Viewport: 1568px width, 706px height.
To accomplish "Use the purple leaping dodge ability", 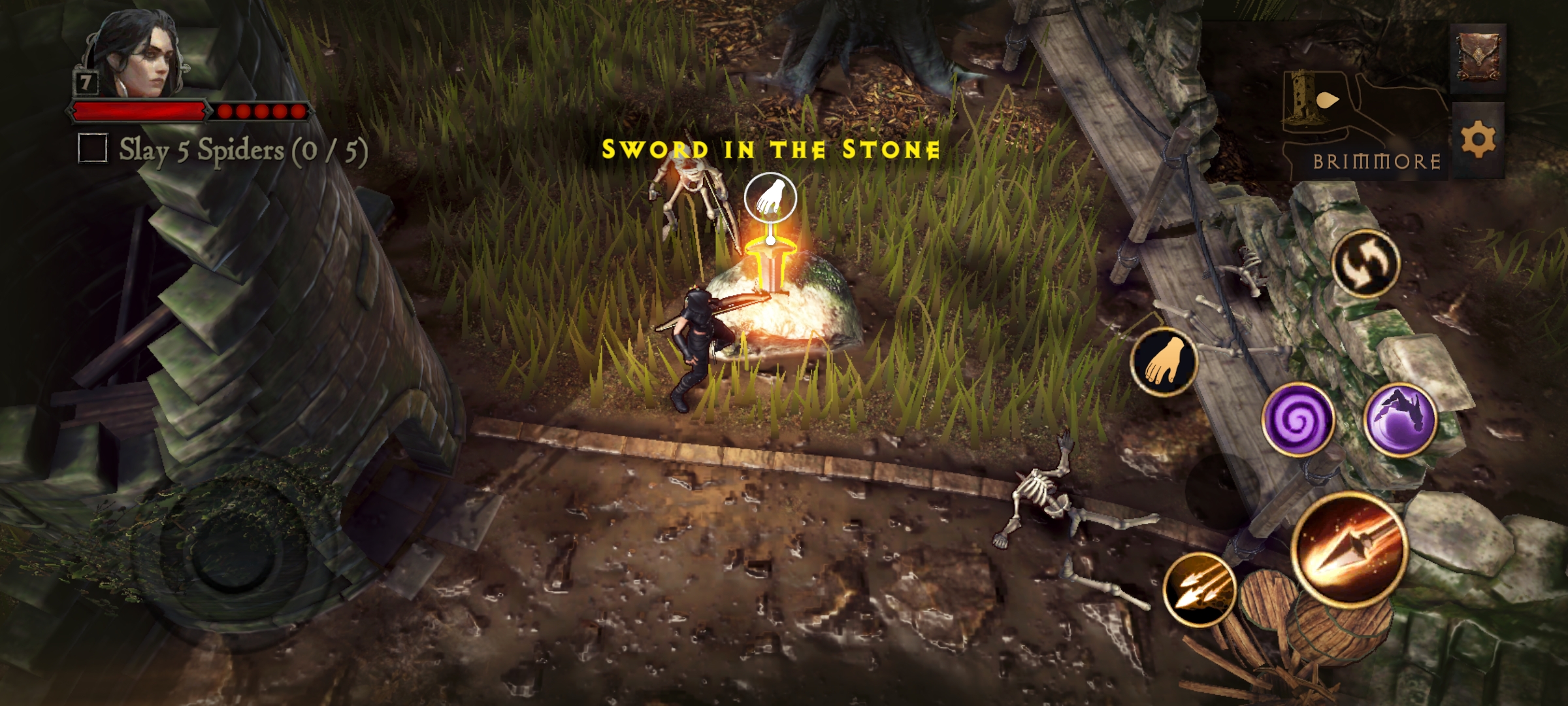I will click(1400, 419).
